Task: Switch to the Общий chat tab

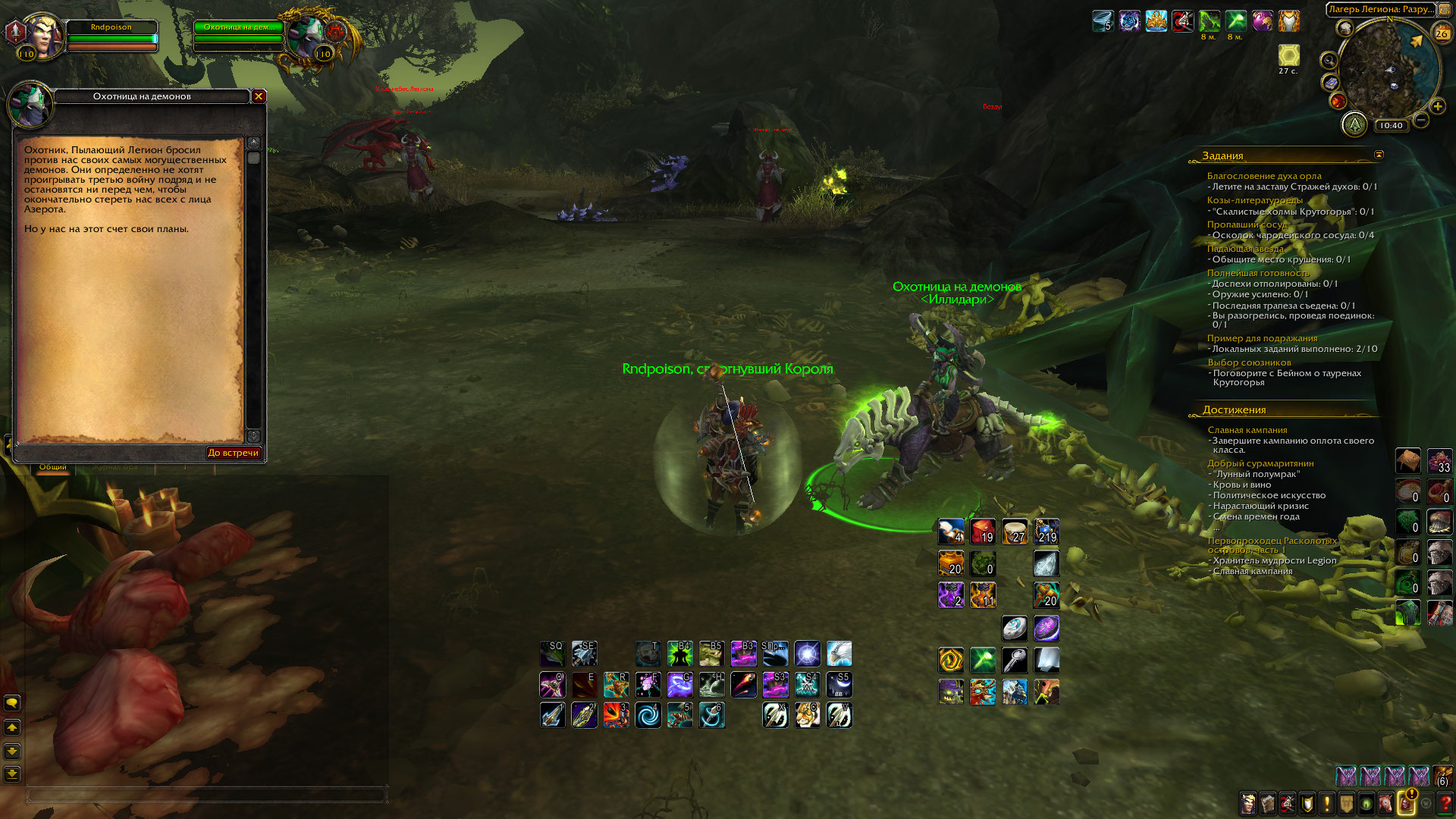Action: (x=53, y=467)
